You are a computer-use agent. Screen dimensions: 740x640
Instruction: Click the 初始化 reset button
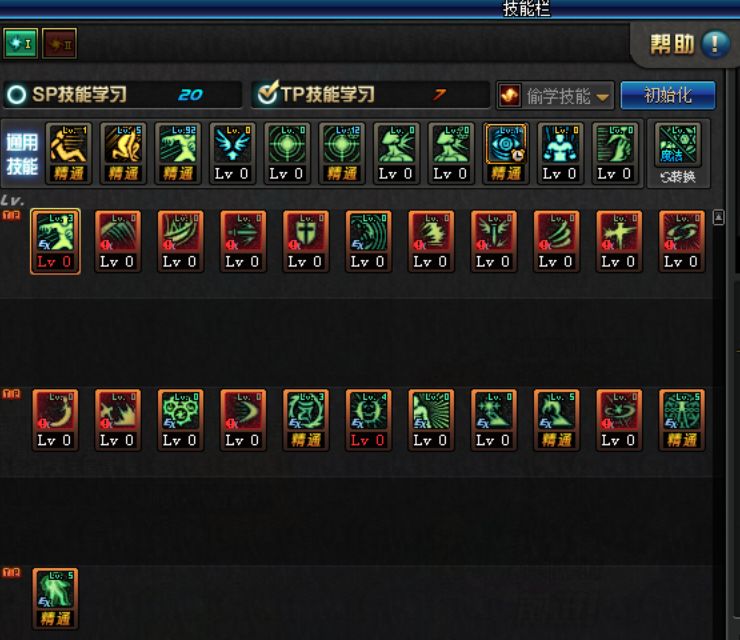pos(668,95)
